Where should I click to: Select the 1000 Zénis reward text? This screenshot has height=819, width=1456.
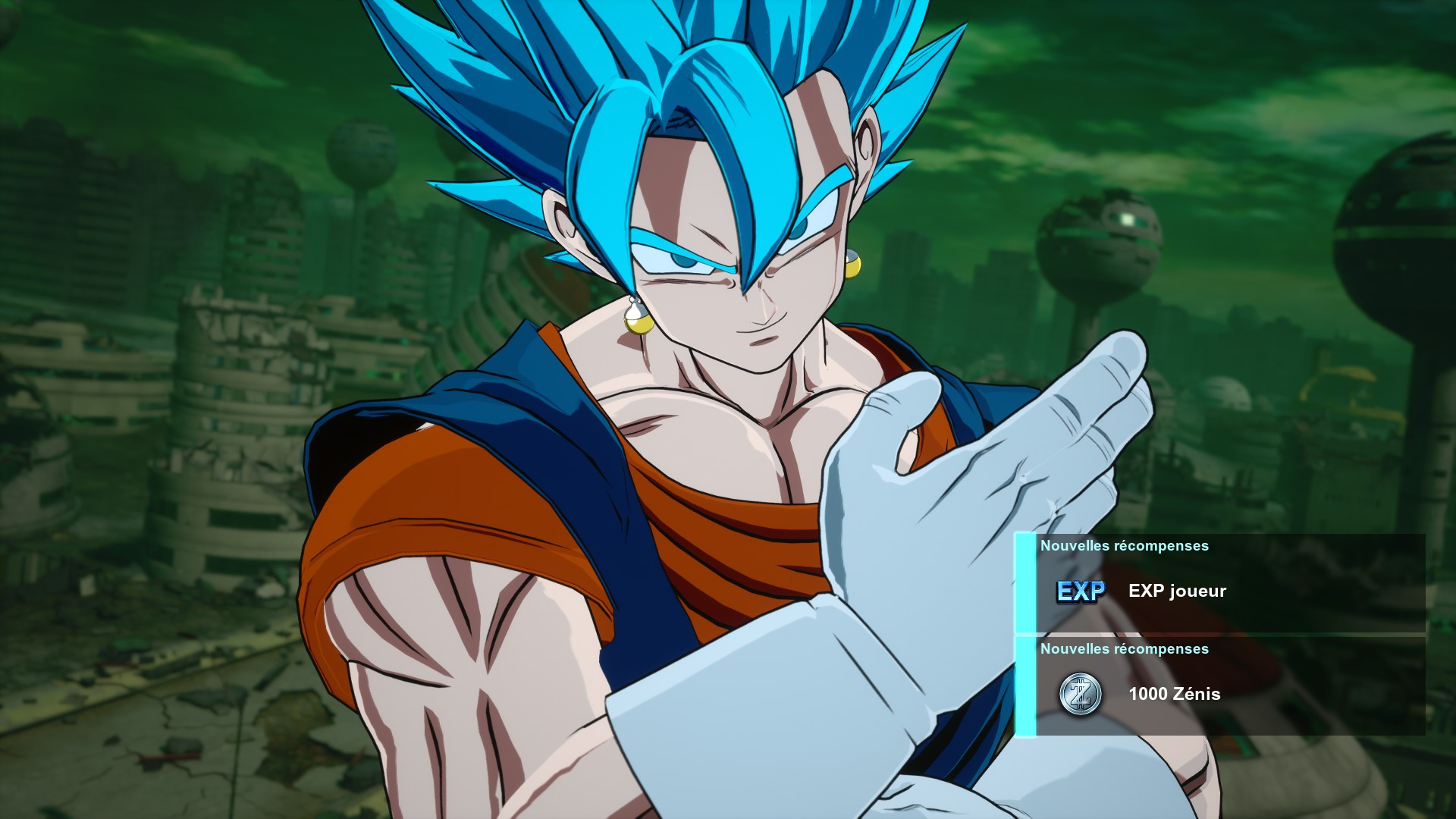pyautogui.click(x=1174, y=695)
